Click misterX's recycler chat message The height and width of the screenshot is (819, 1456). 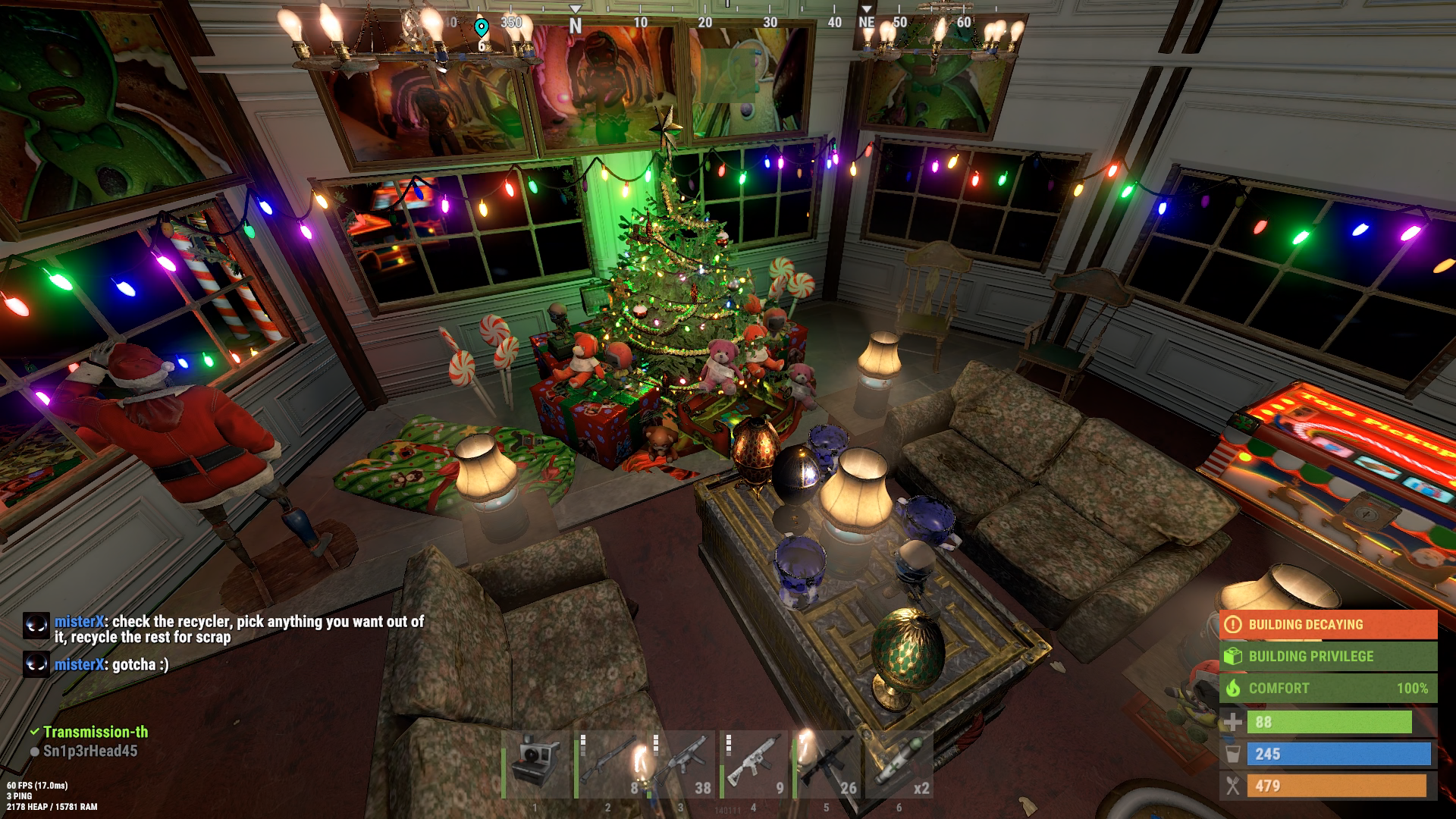238,629
